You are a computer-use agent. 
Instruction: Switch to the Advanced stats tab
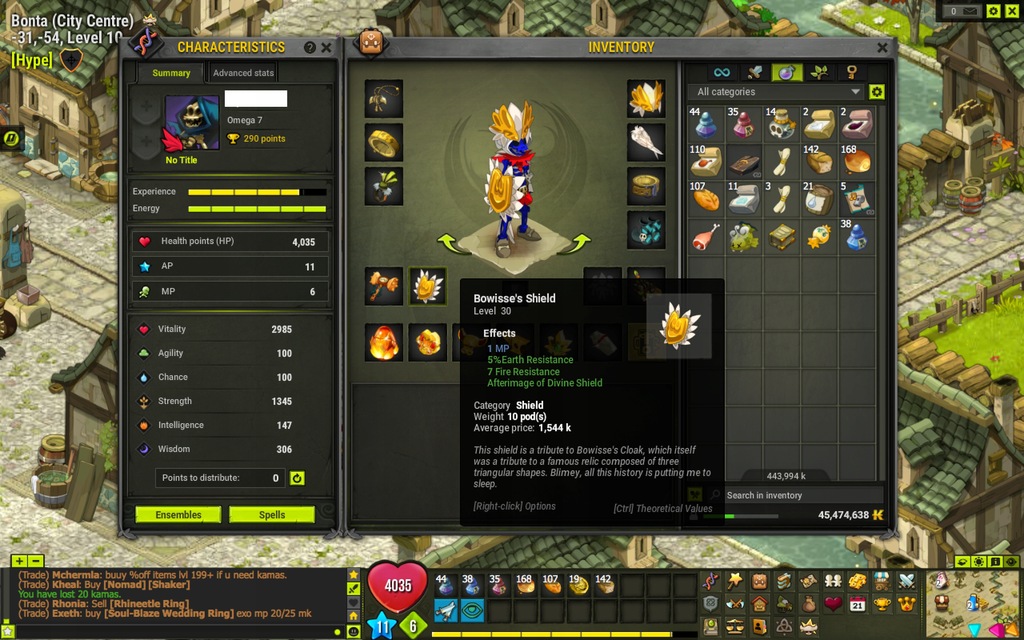[243, 73]
